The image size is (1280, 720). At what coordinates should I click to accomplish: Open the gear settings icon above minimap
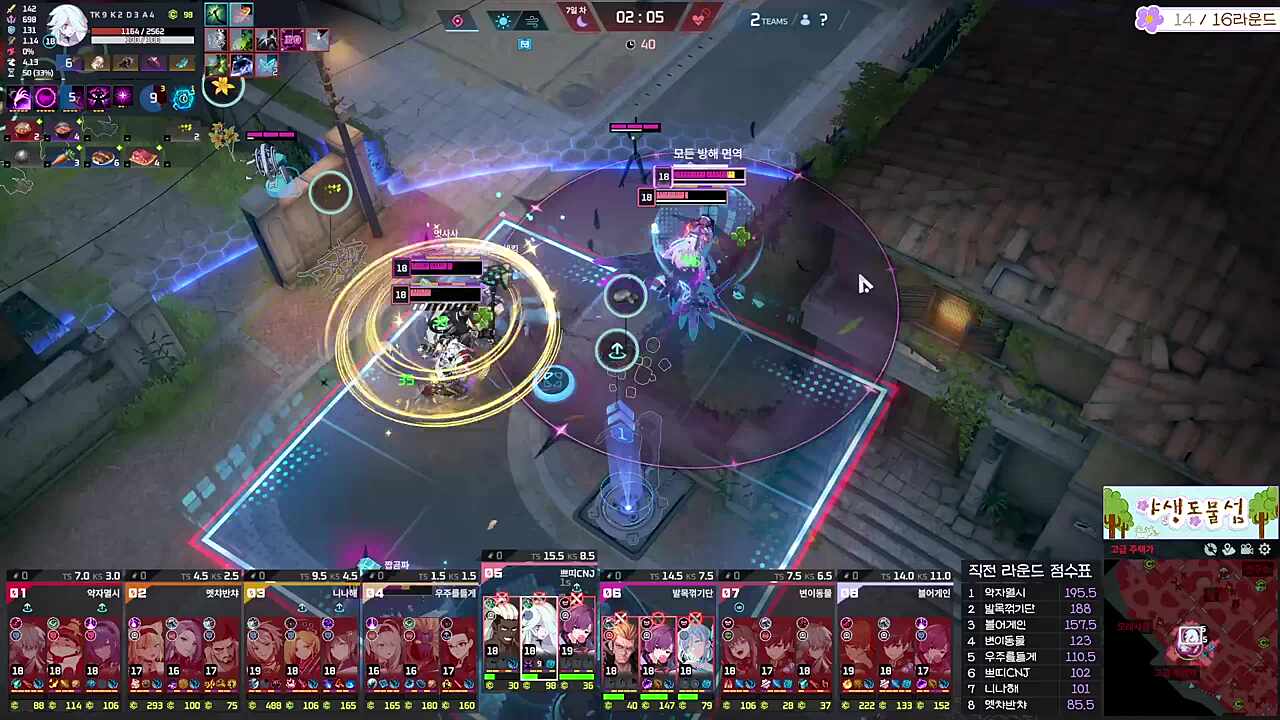point(1265,549)
